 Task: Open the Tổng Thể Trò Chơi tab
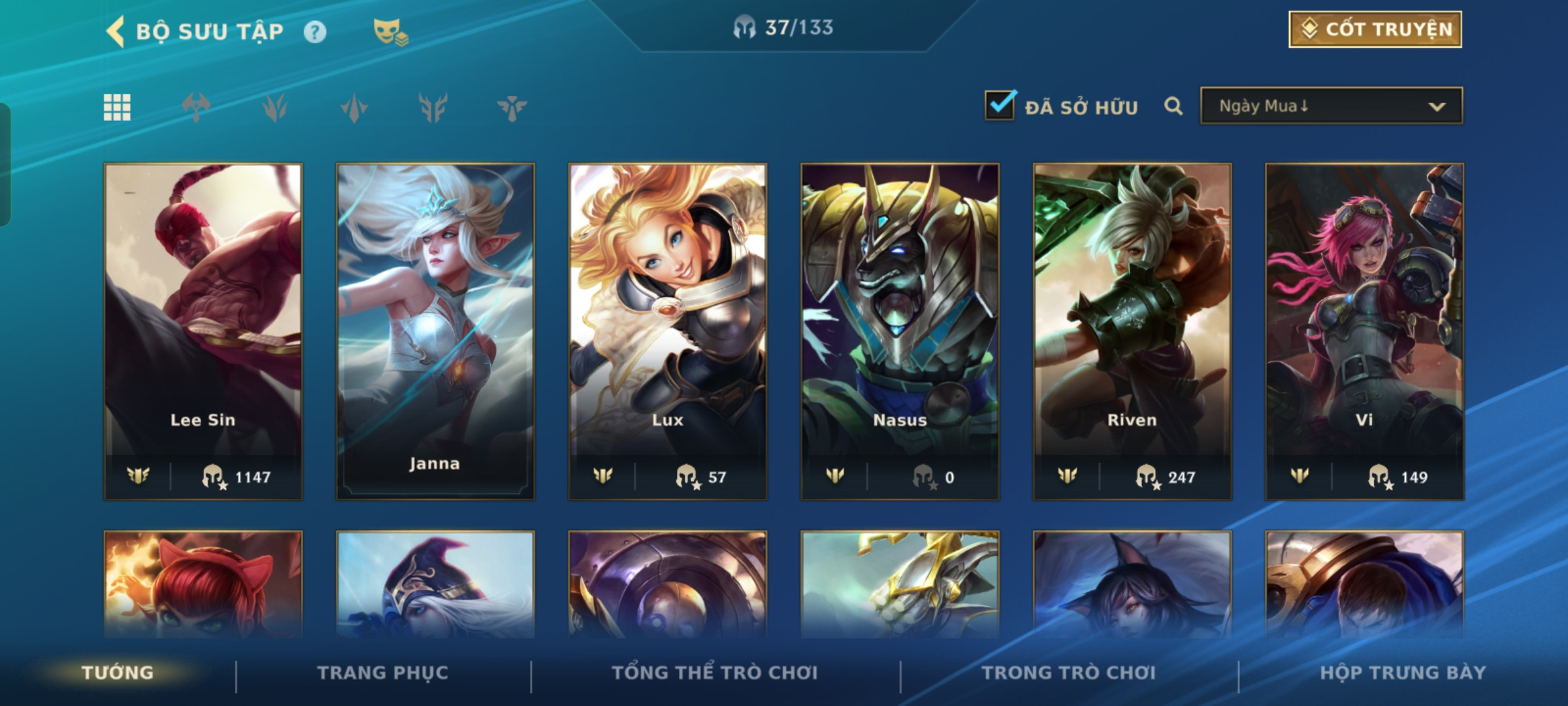pyautogui.click(x=715, y=673)
